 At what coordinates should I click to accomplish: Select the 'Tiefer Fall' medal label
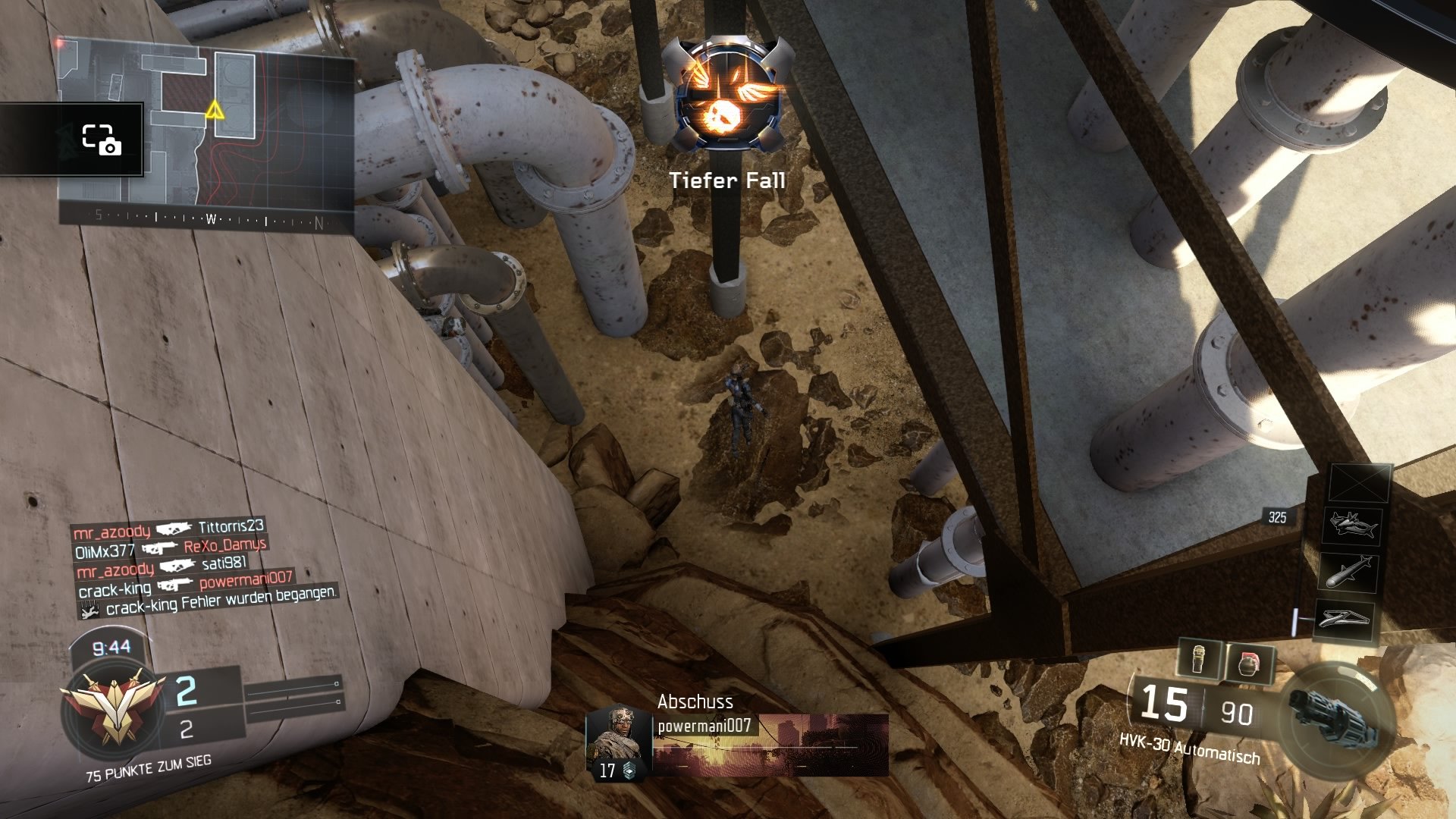[x=728, y=181]
